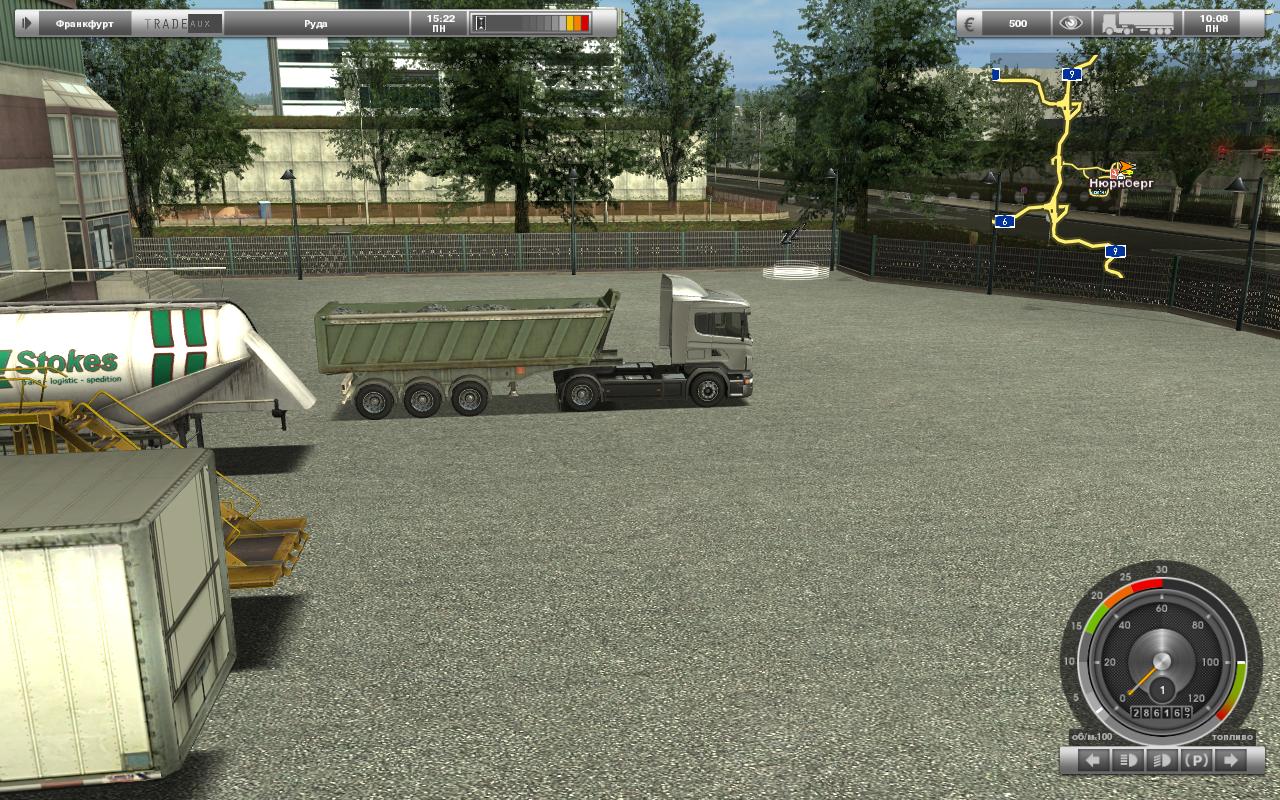The height and width of the screenshot is (800, 1280).
Task: Click the euro money icon
Action: 970,23
